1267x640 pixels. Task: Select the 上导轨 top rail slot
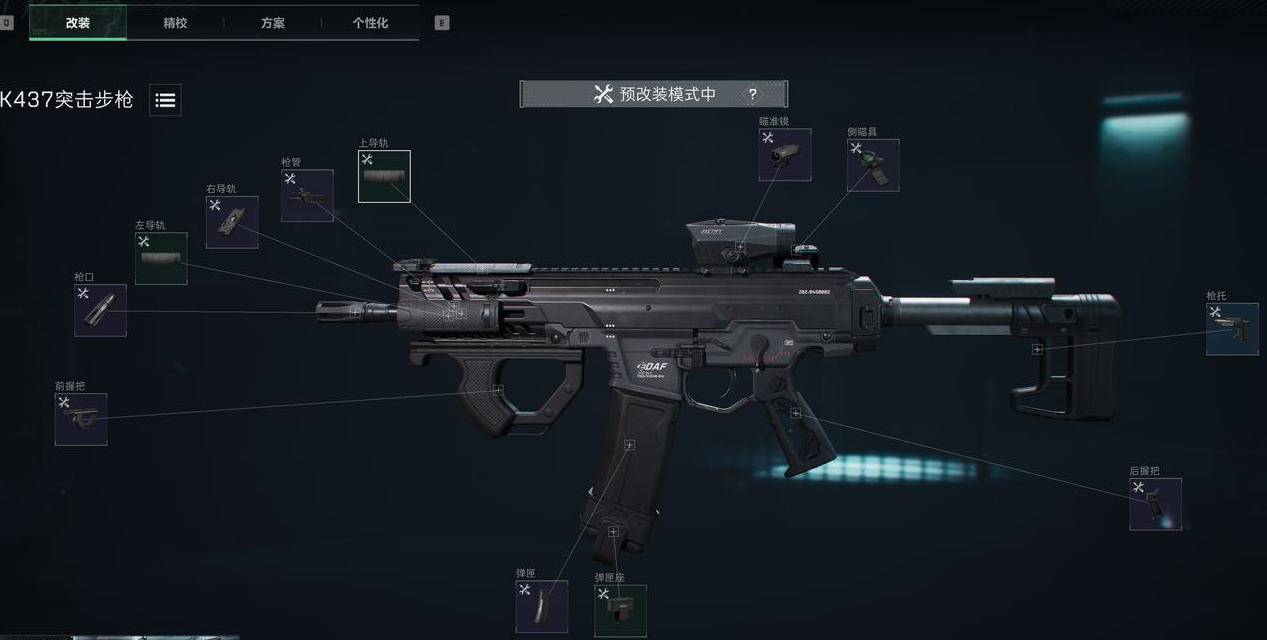pyautogui.click(x=384, y=176)
